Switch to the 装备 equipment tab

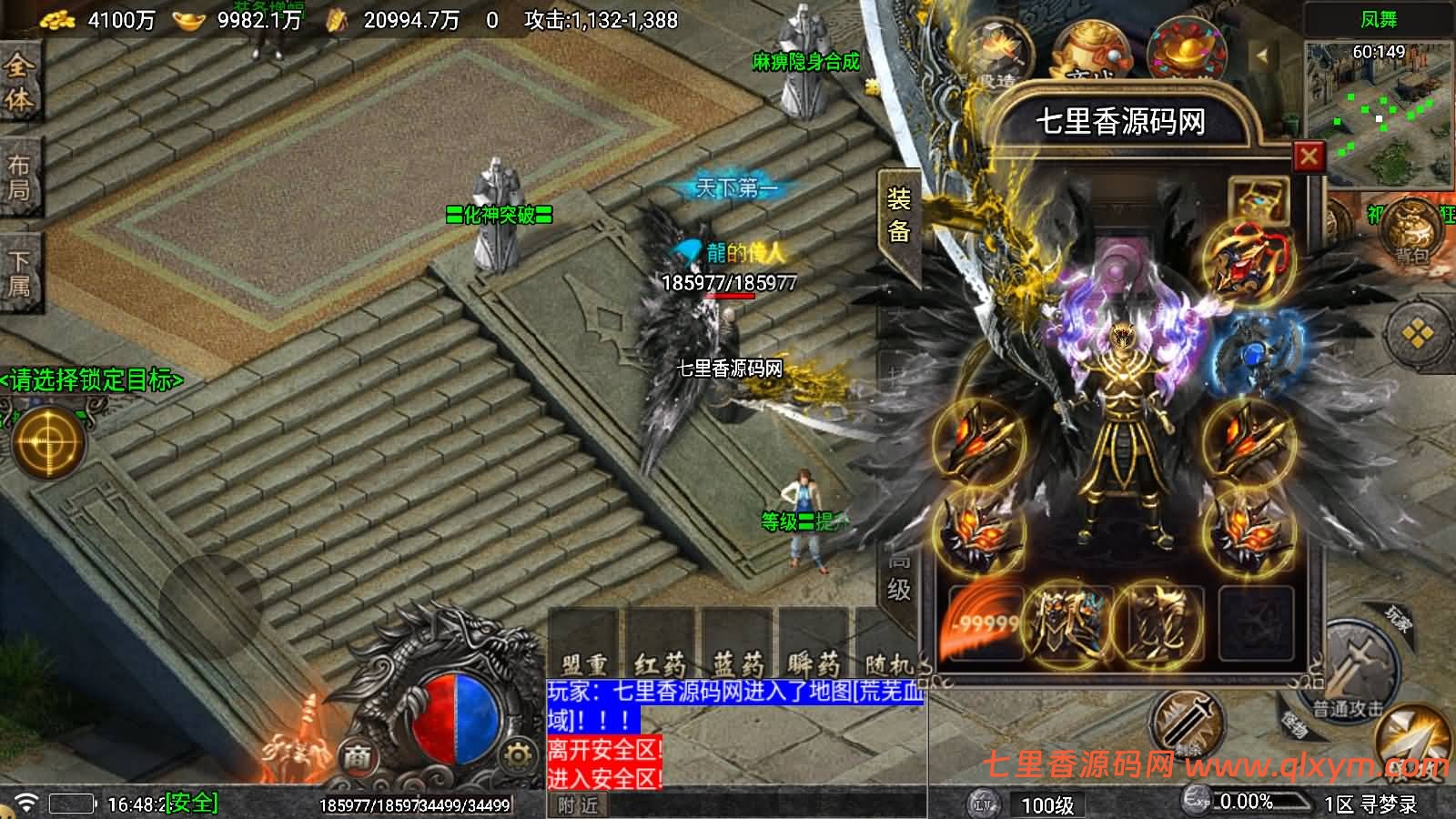tap(898, 215)
